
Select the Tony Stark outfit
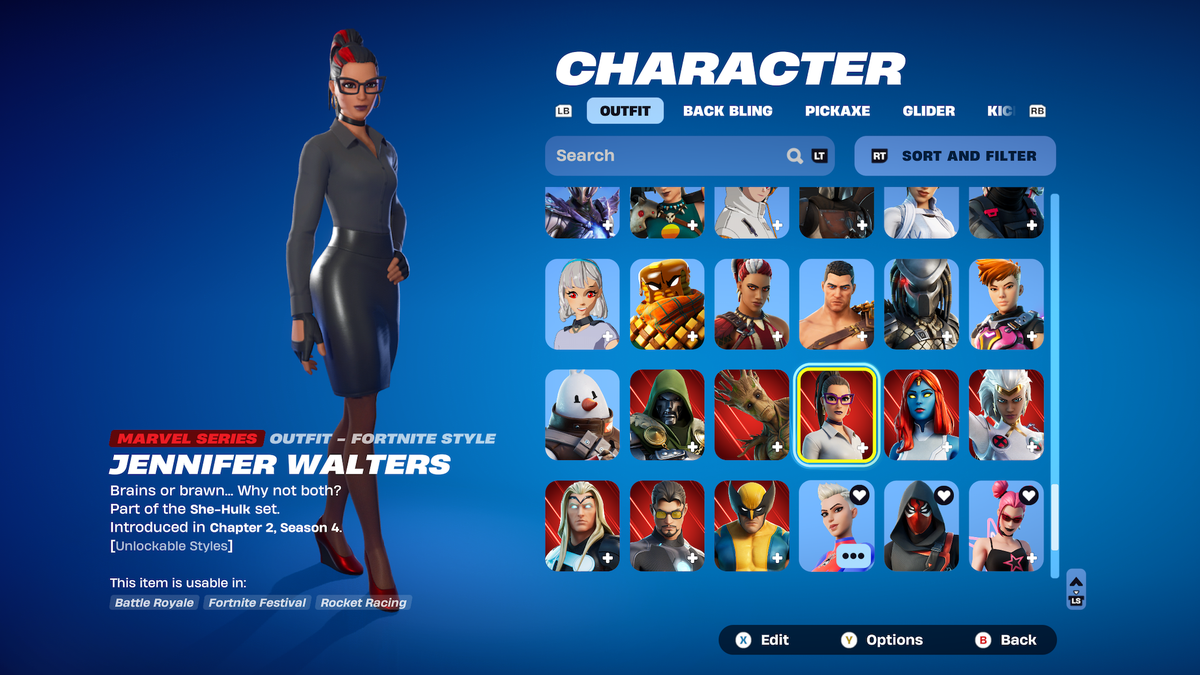pos(667,526)
